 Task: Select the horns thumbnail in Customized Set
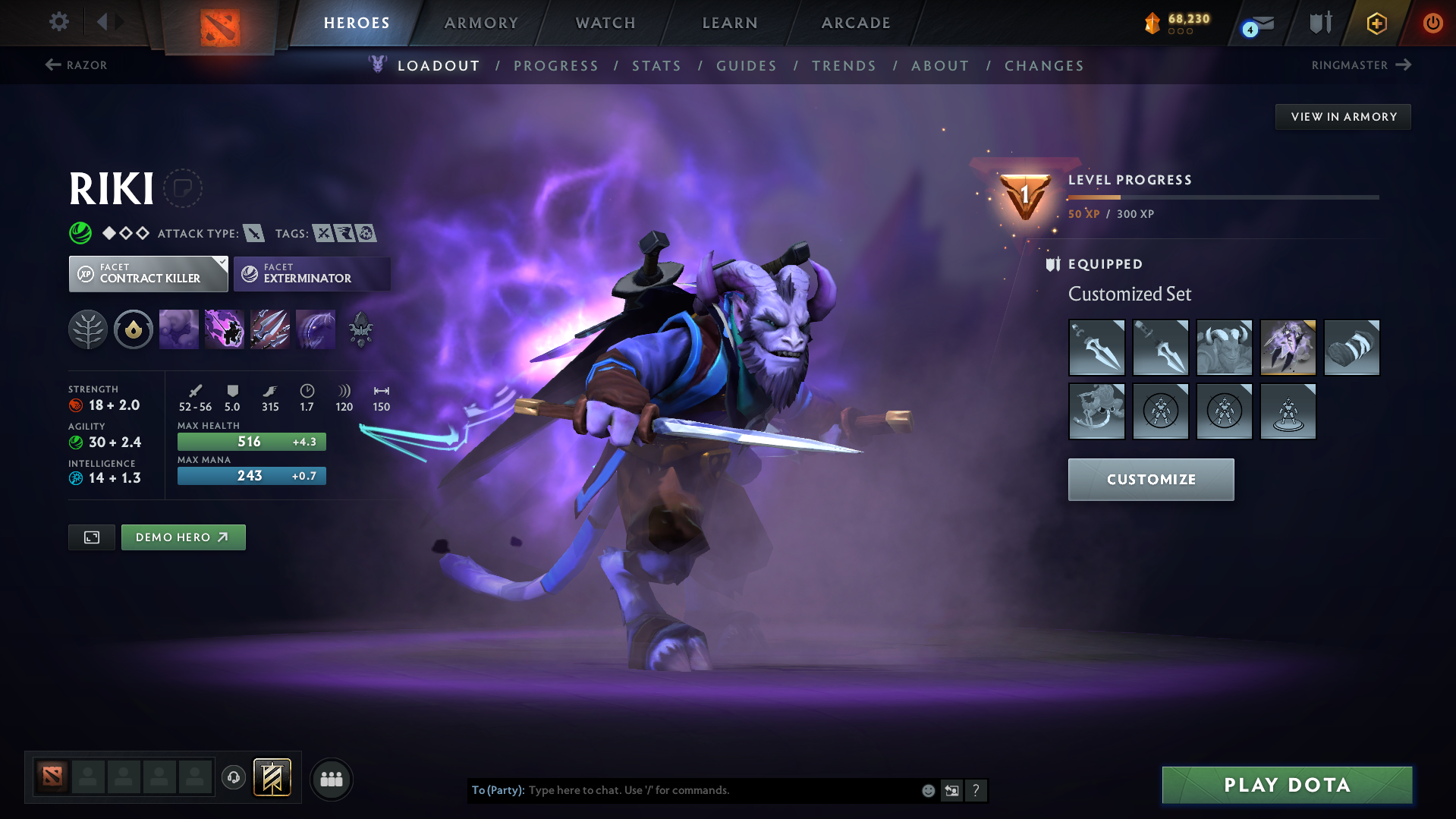[x=1224, y=348]
